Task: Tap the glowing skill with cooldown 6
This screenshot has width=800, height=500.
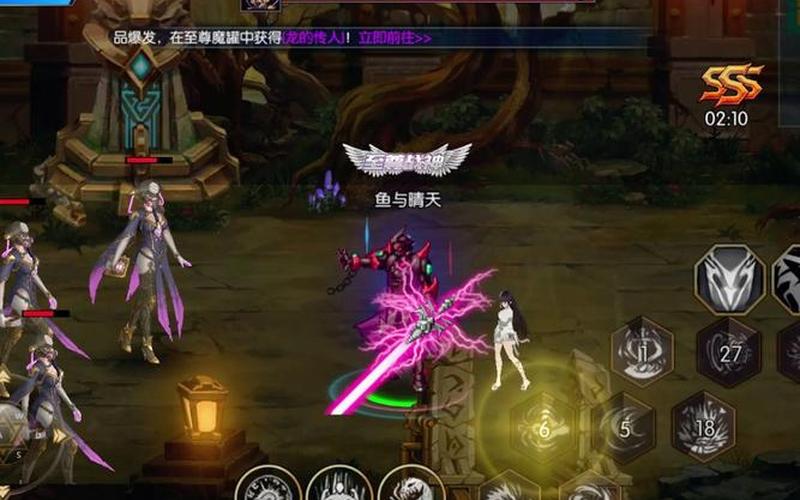Action: (544, 430)
